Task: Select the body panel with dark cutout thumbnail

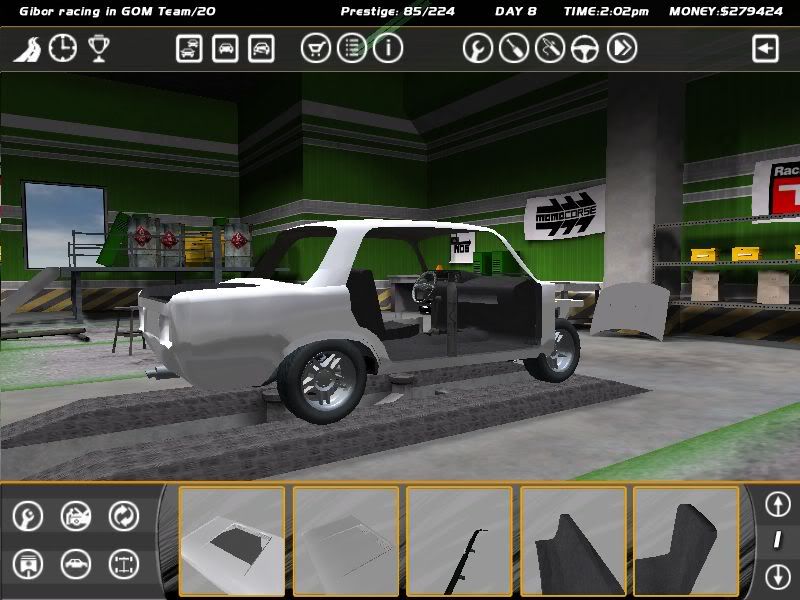Action: click(232, 540)
